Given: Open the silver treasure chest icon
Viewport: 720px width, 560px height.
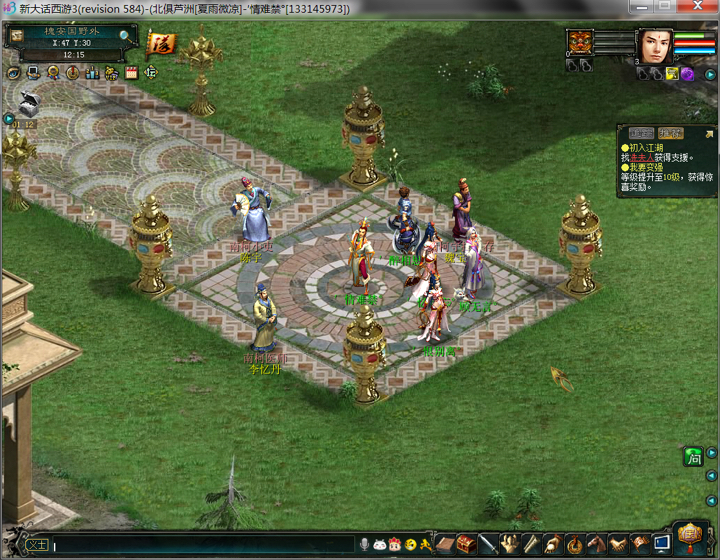Looking at the screenshot, I should pyautogui.click(x=29, y=101).
